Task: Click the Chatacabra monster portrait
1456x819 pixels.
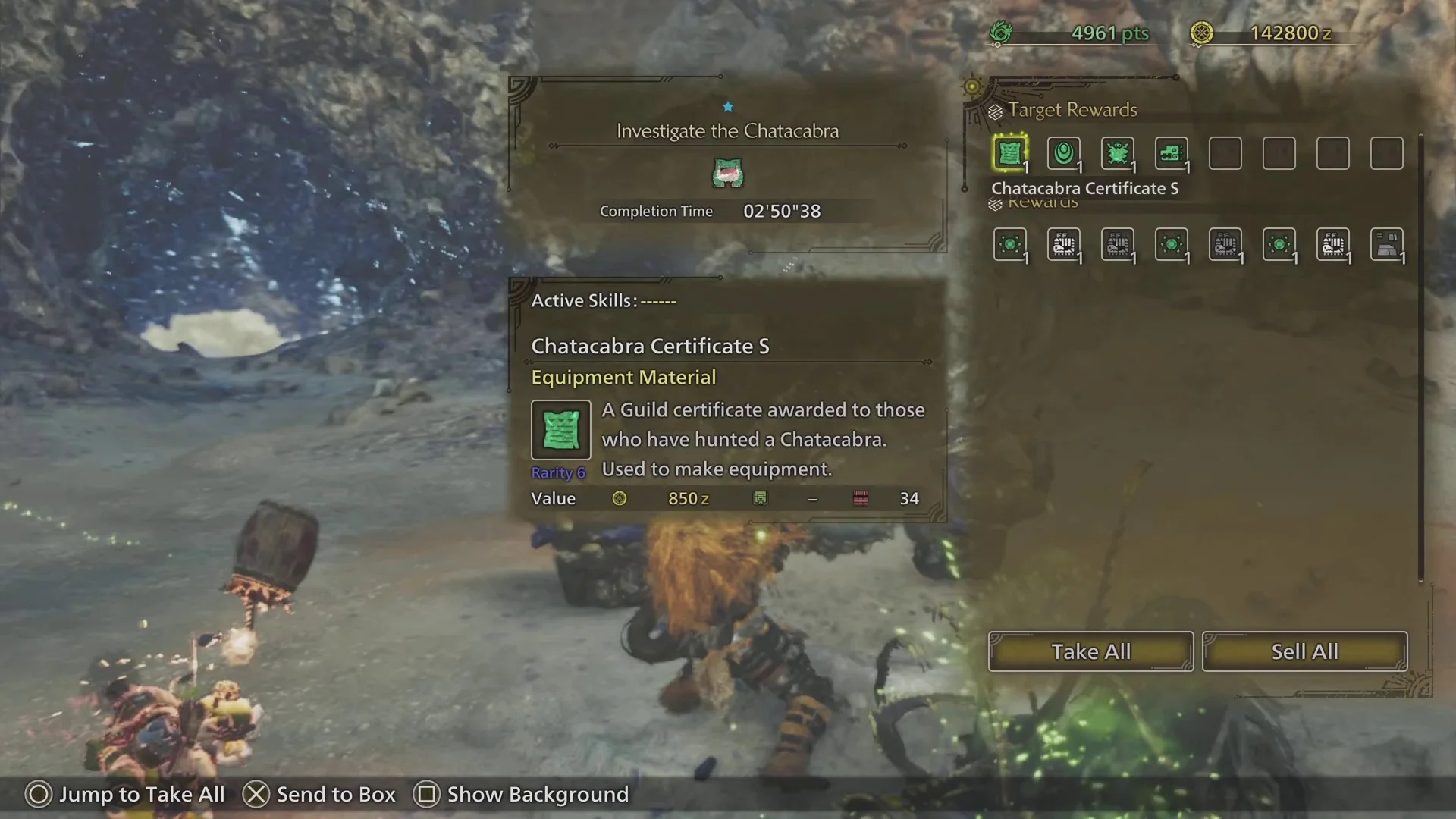Action: pyautogui.click(x=727, y=173)
